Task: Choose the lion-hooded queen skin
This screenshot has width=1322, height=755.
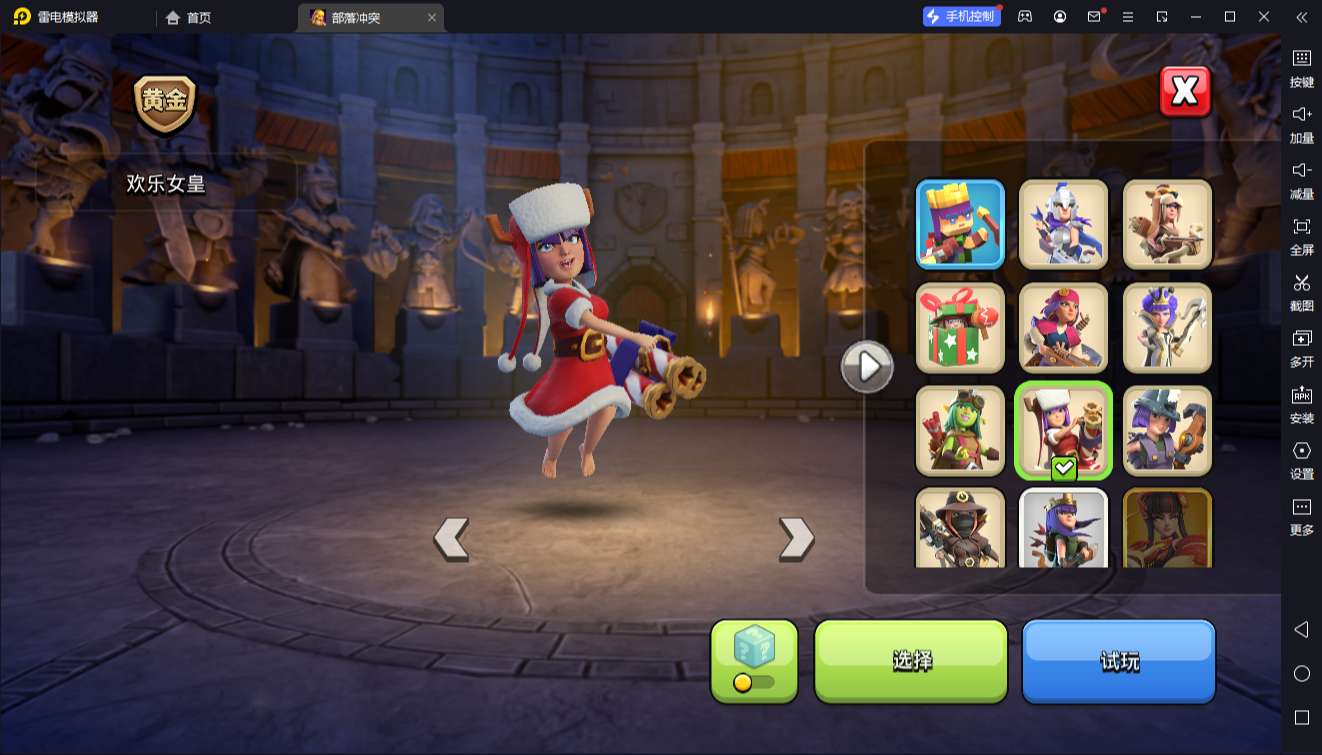Action: coord(1167,224)
